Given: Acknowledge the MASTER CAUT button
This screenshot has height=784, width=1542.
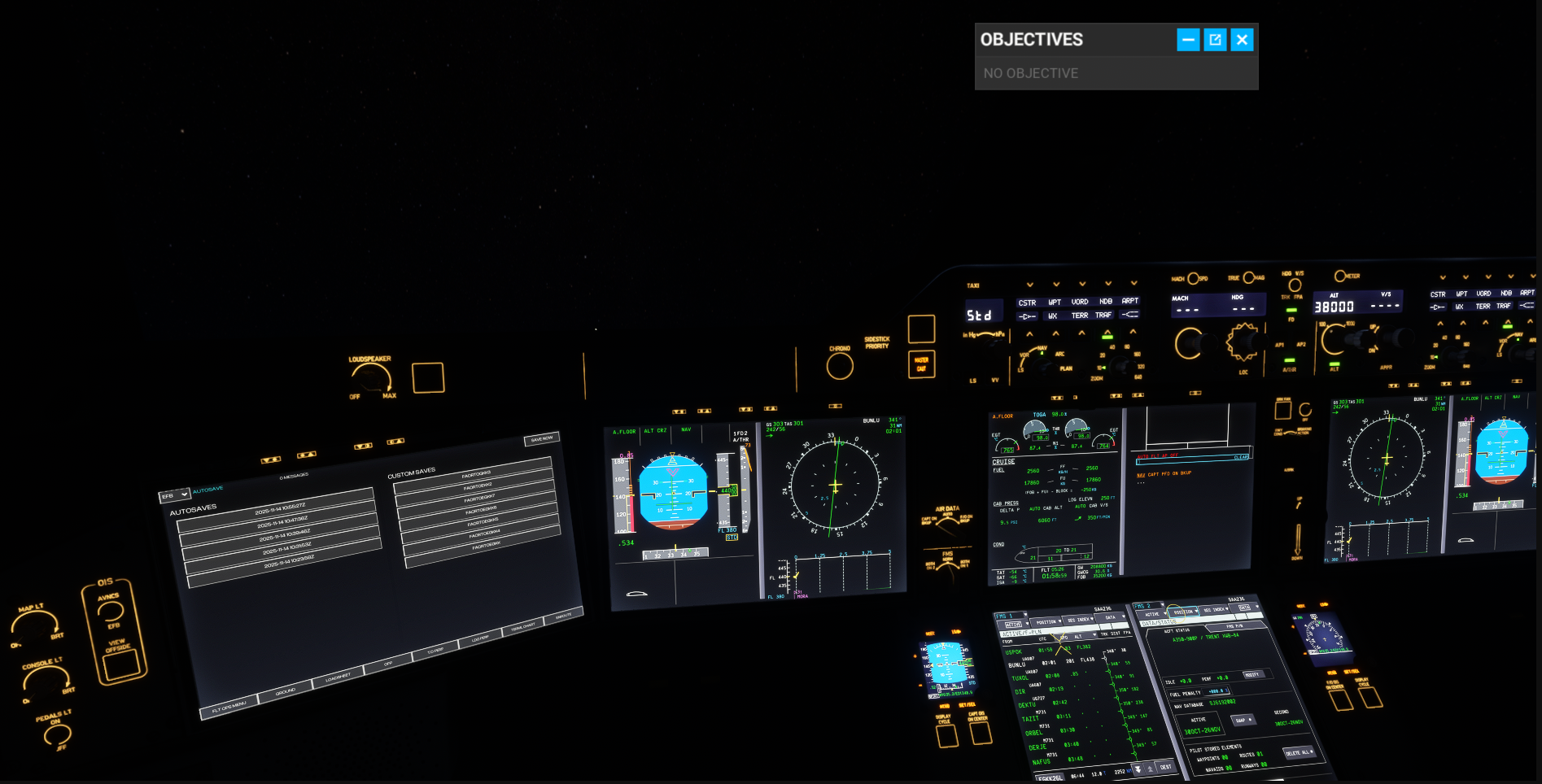Looking at the screenshot, I should click(x=922, y=364).
